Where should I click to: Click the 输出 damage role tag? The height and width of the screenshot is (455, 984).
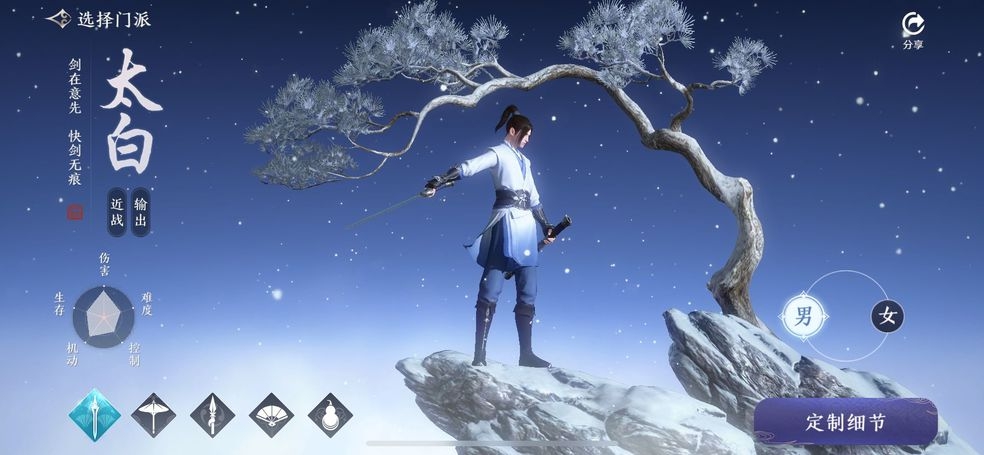[x=141, y=212]
